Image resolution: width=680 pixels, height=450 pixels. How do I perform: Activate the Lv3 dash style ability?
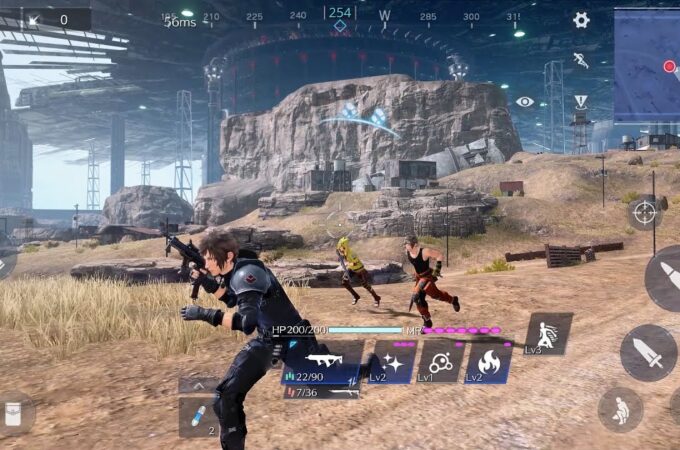click(548, 334)
